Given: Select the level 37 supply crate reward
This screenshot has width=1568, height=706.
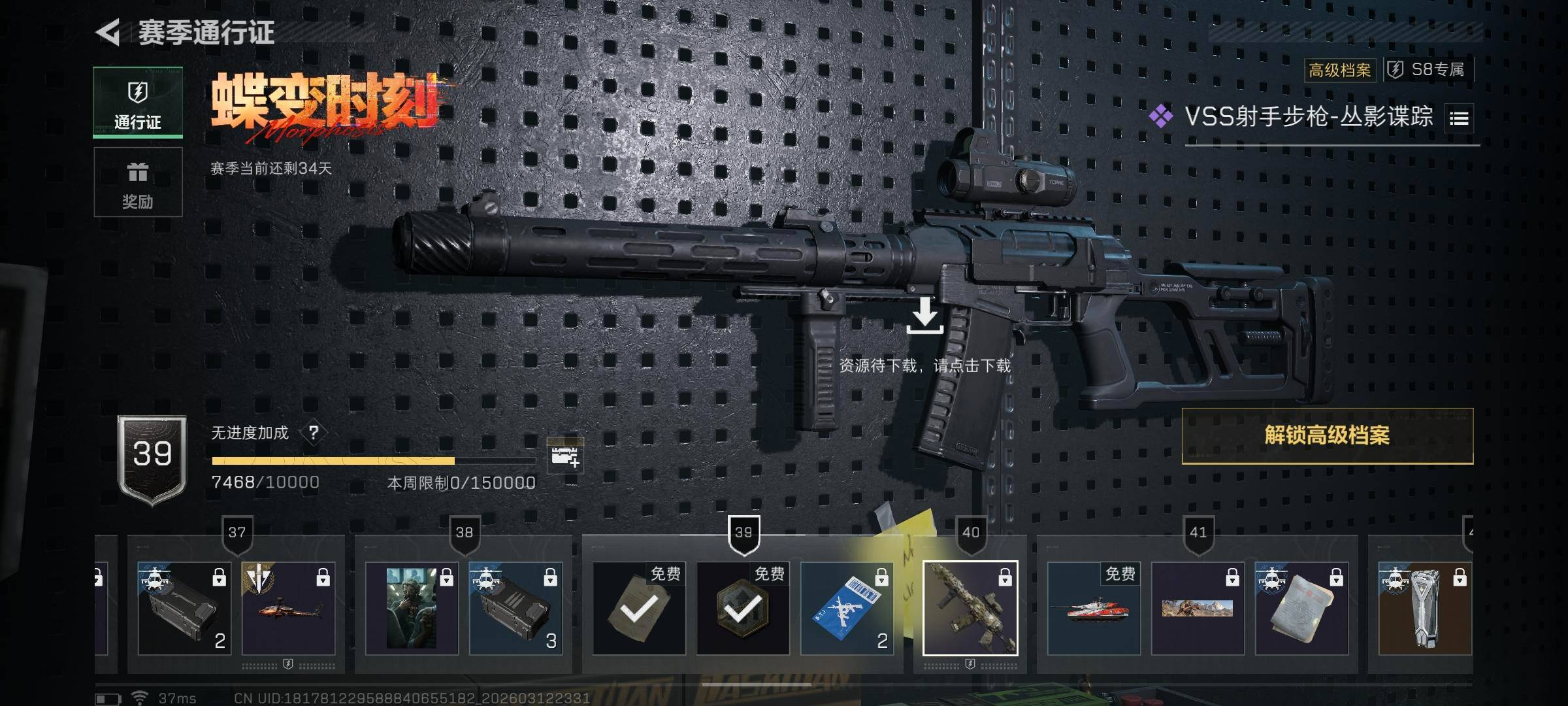Looking at the screenshot, I should coord(184,609).
